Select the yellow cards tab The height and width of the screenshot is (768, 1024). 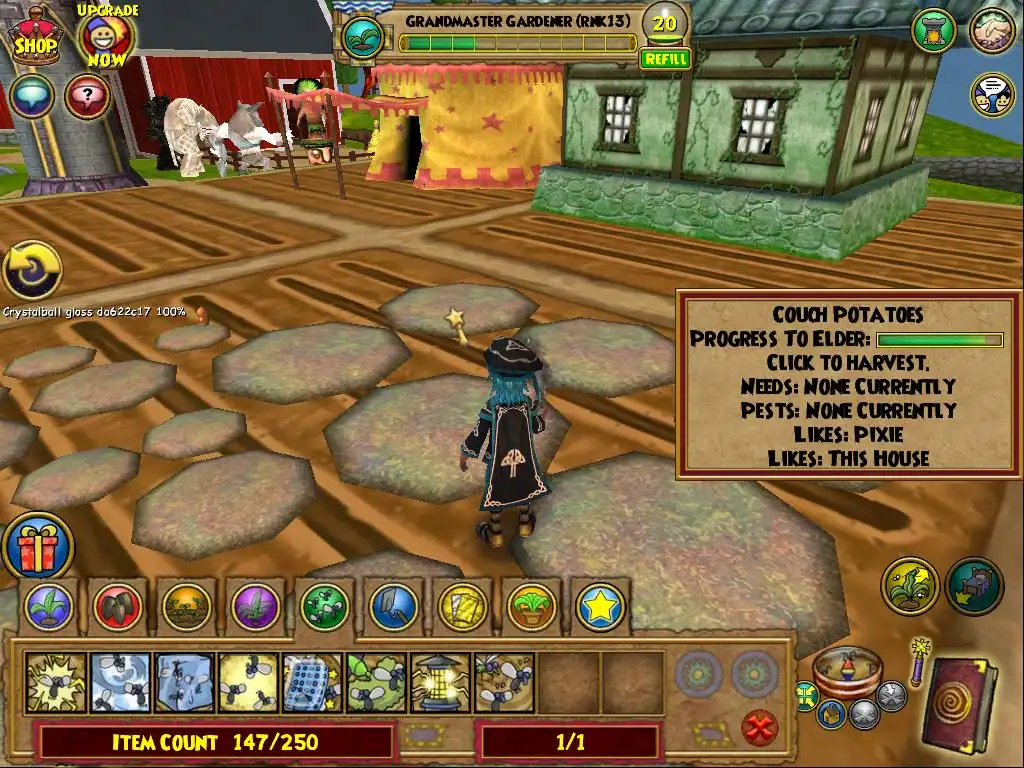pyautogui.click(x=462, y=606)
